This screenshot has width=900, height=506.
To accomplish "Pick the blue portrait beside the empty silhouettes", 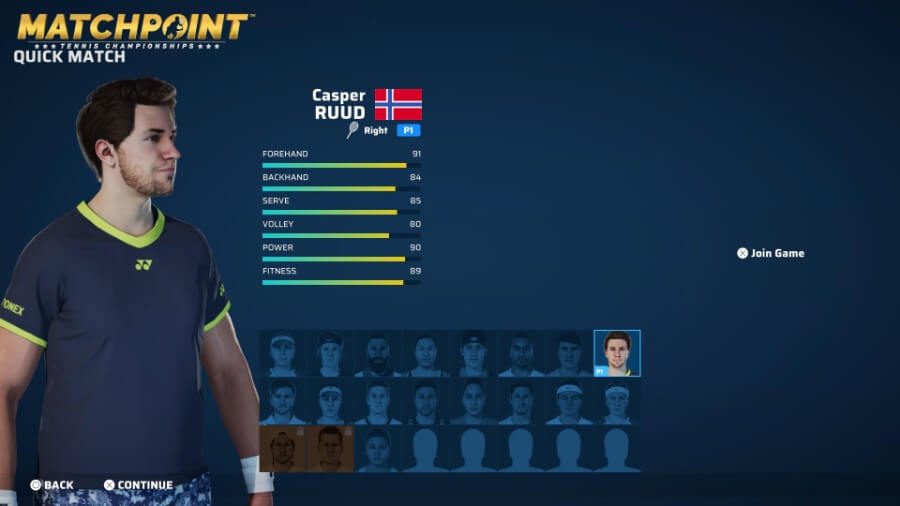I will coord(380,449).
